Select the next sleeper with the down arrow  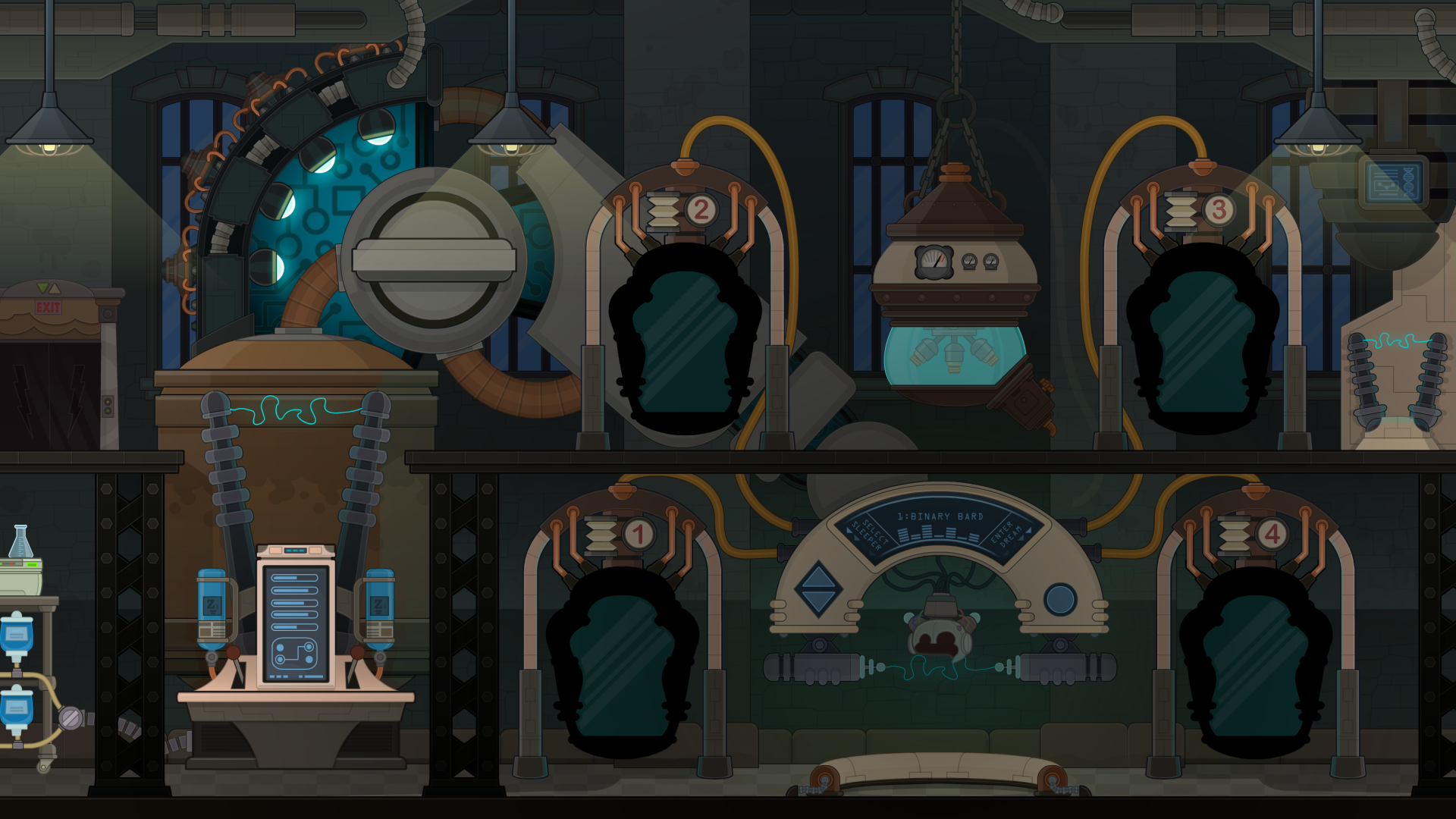(818, 602)
